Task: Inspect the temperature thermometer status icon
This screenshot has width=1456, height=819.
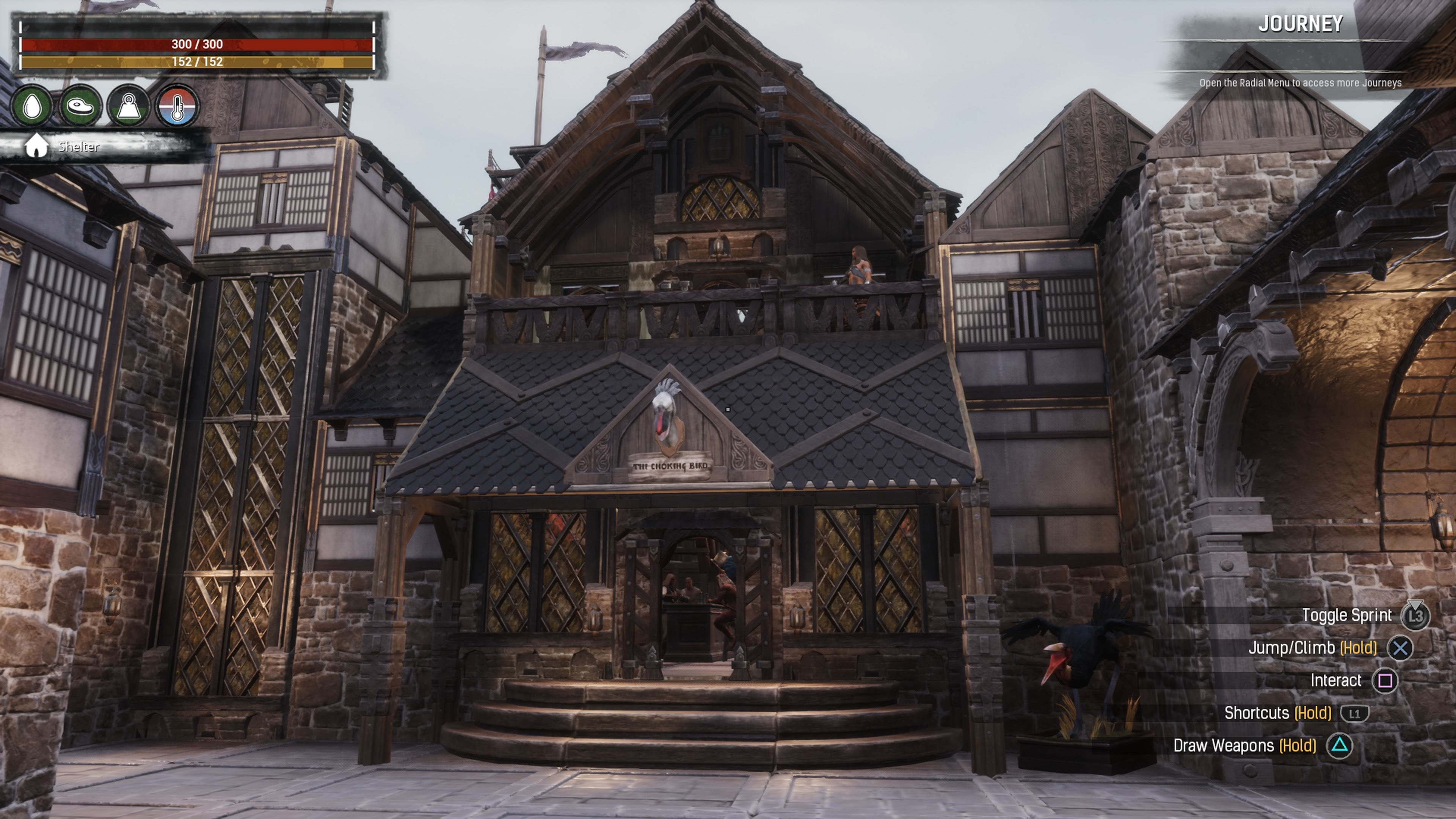Action: click(177, 106)
